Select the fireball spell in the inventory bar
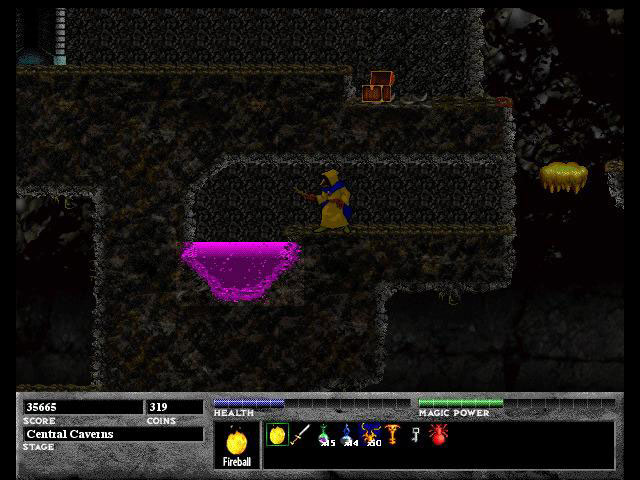This screenshot has height=480, width=640. [x=277, y=435]
